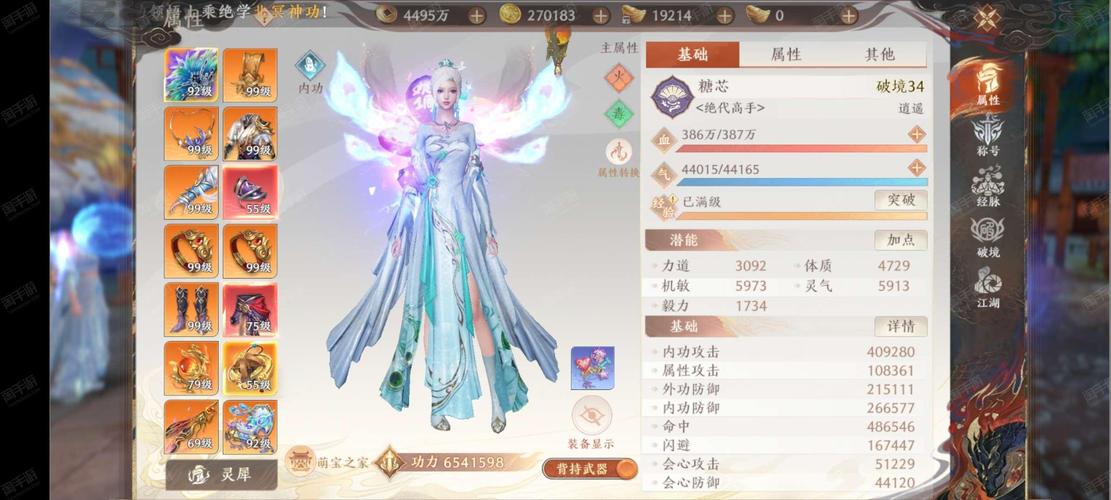Open the 江湖 sidebar section
1111x500 pixels.
coord(988,287)
